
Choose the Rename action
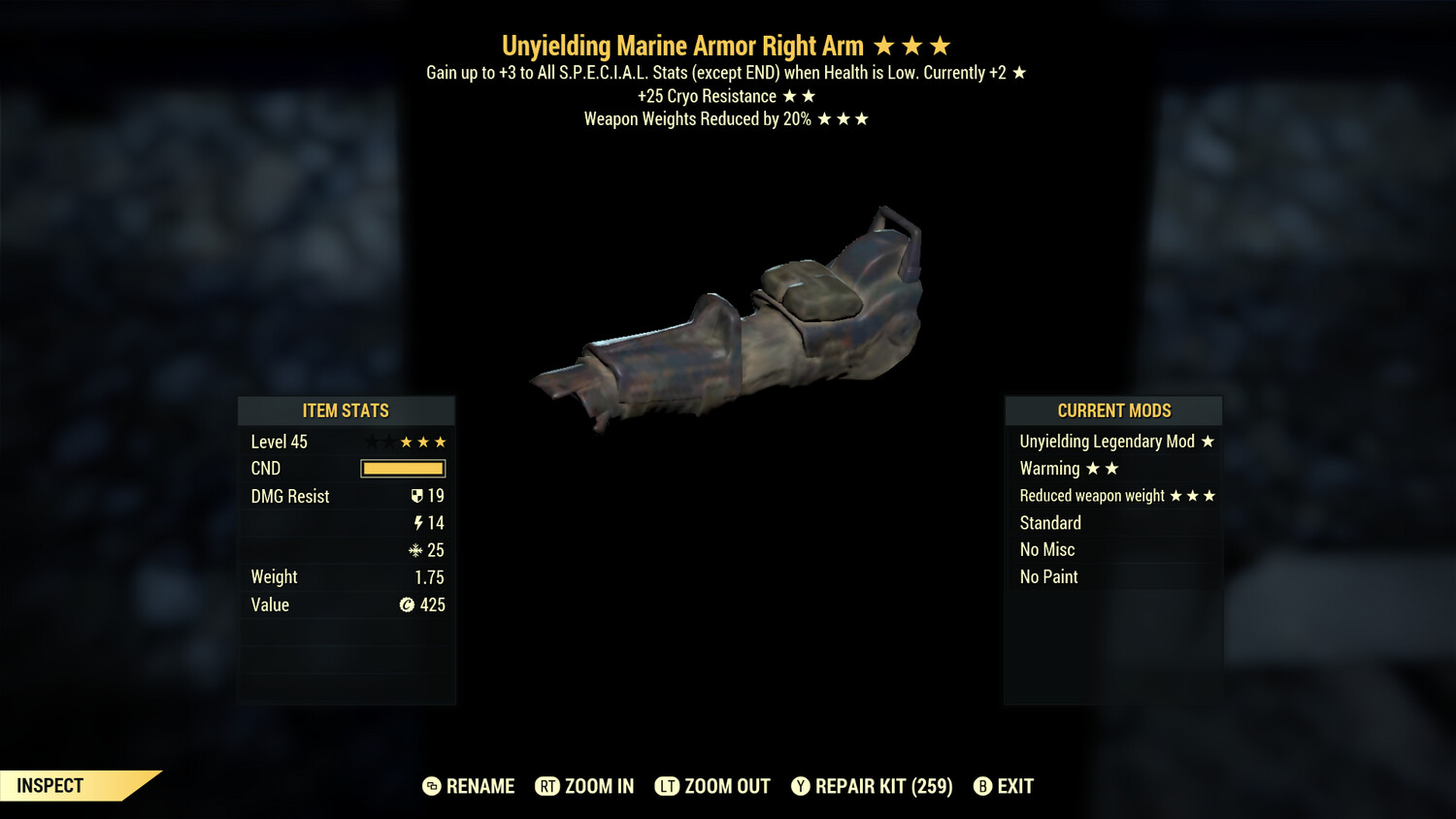[469, 786]
